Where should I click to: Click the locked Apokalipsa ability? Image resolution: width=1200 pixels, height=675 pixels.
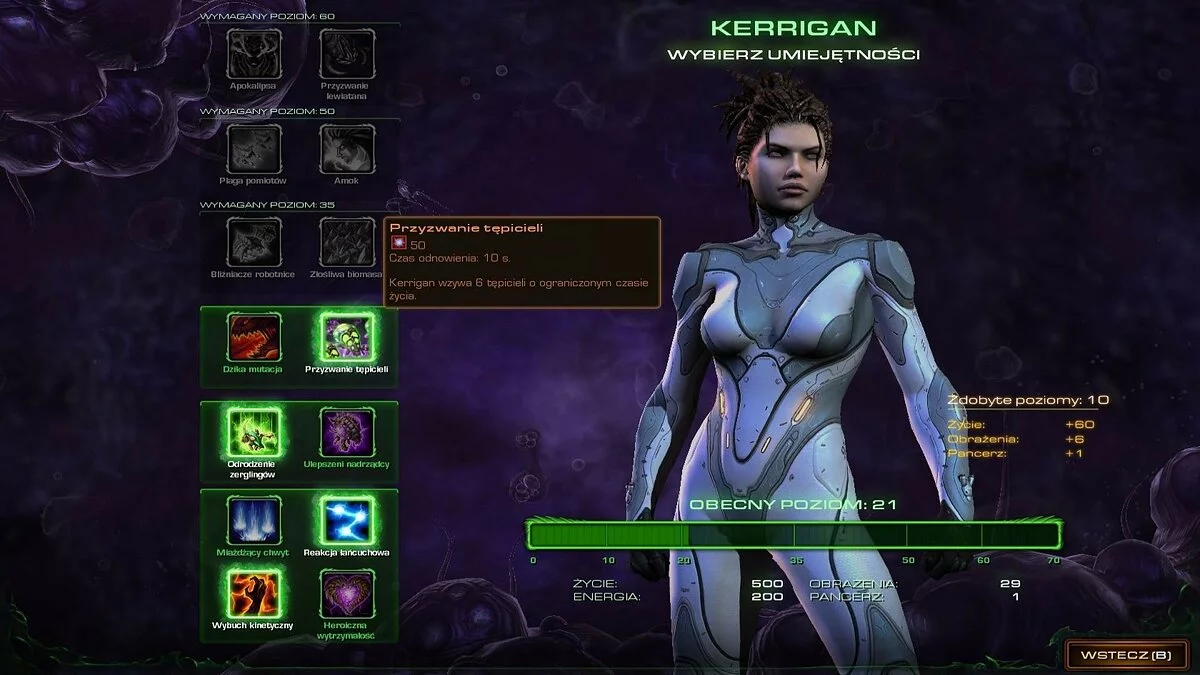254,54
